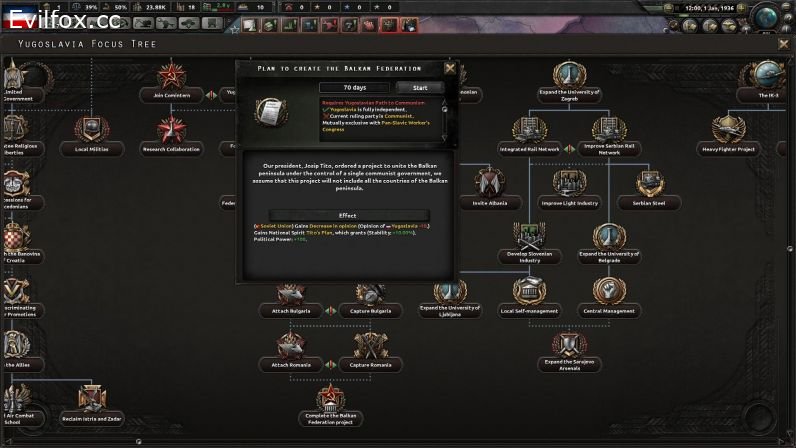The width and height of the screenshot is (796, 448).
Task: Select the Heavy Fighter Project focus
Action: (x=728, y=132)
